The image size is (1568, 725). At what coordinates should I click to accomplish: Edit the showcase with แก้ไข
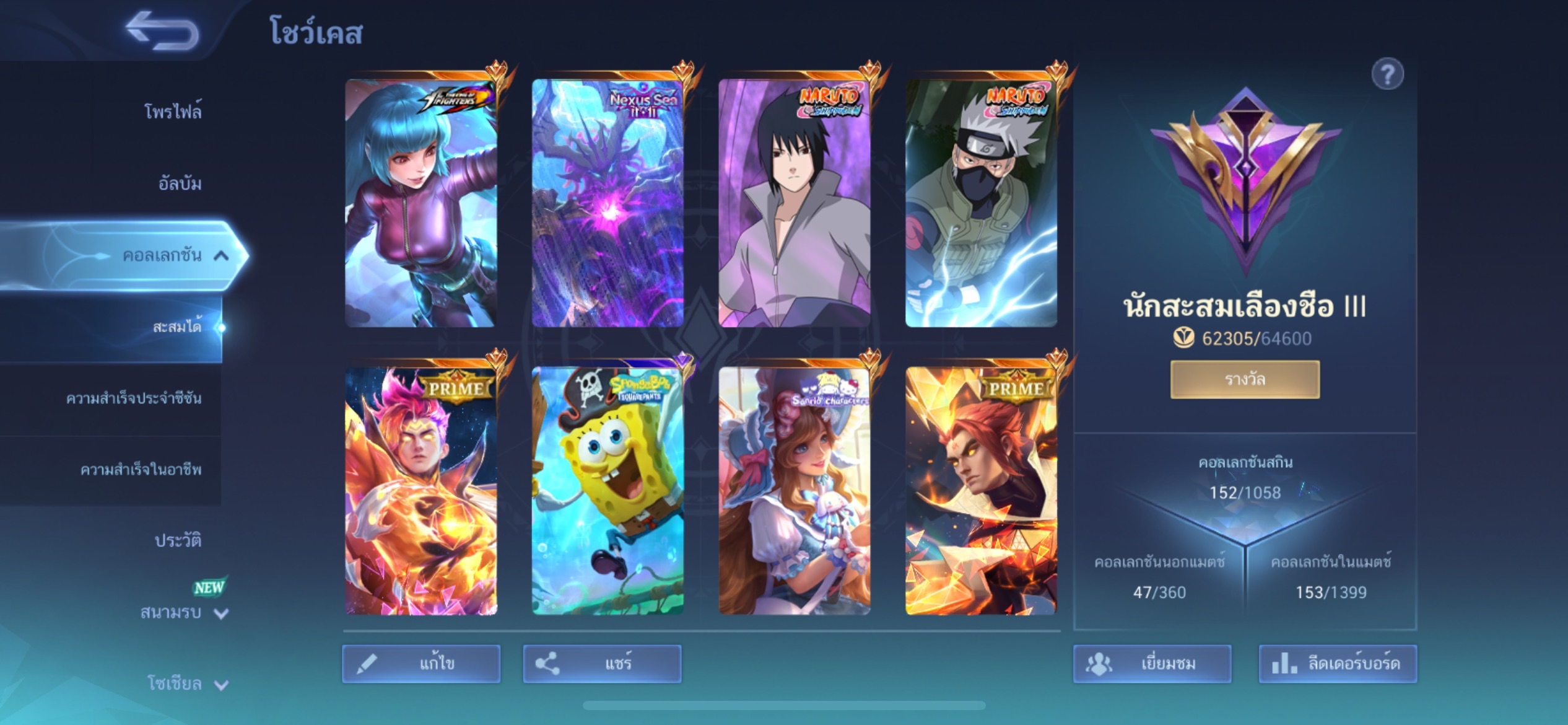click(x=421, y=664)
